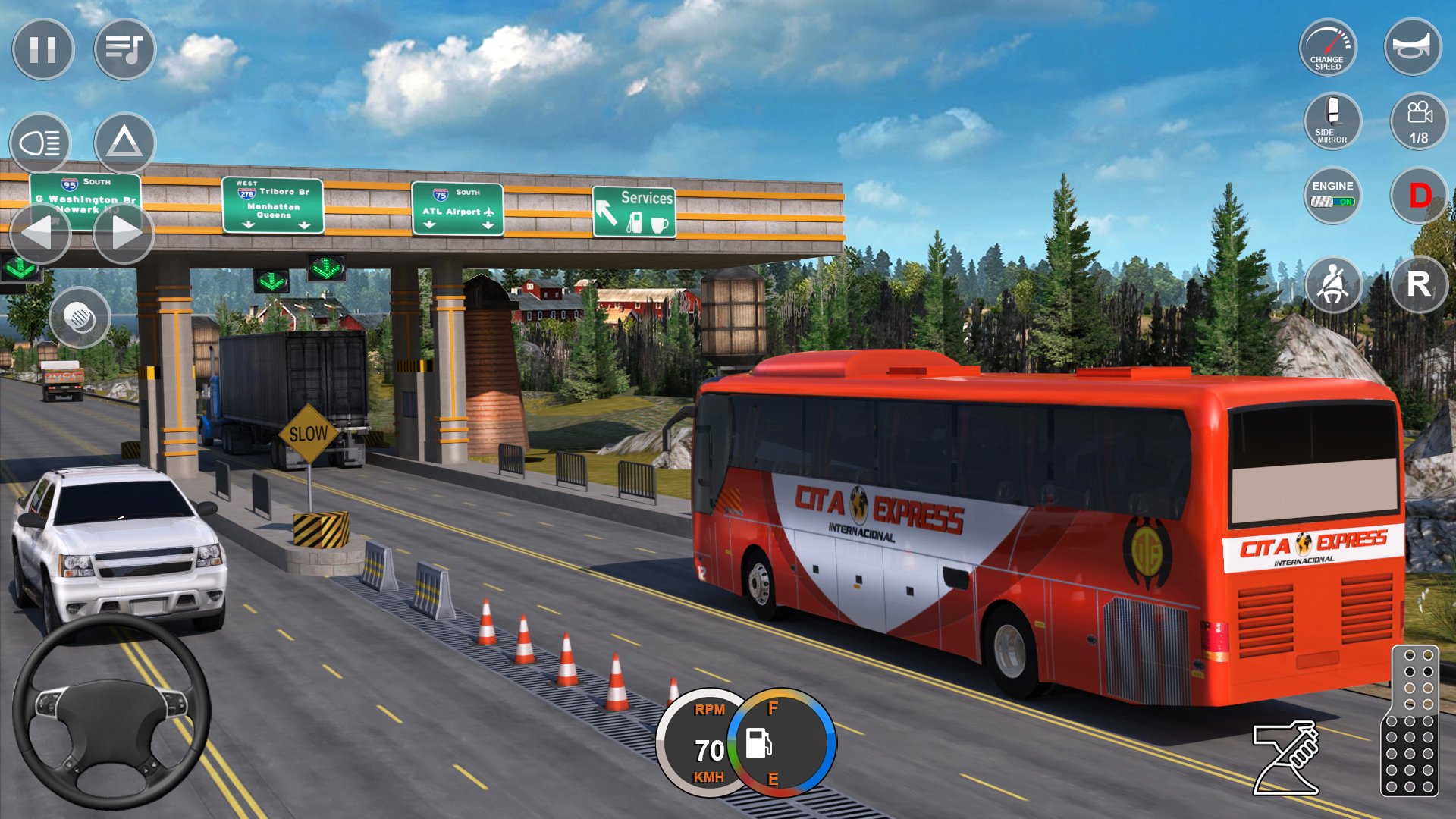Select Drive gear D
Screen dimensions: 1456x819
1419,196
